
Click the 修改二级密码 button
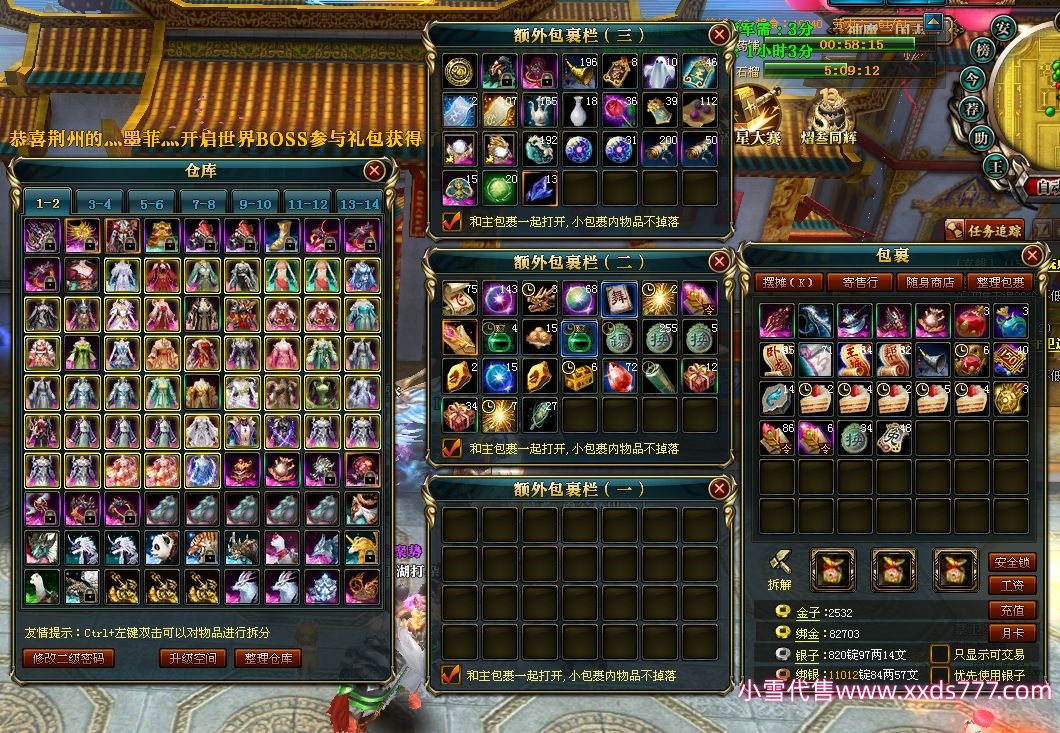coord(68,658)
